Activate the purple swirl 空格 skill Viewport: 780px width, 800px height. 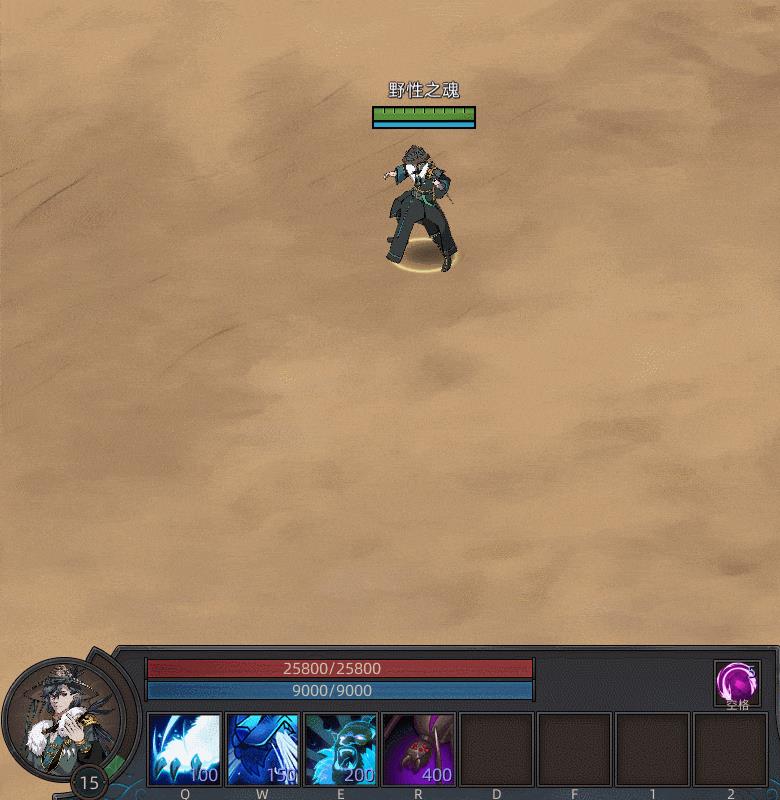pyautogui.click(x=736, y=685)
